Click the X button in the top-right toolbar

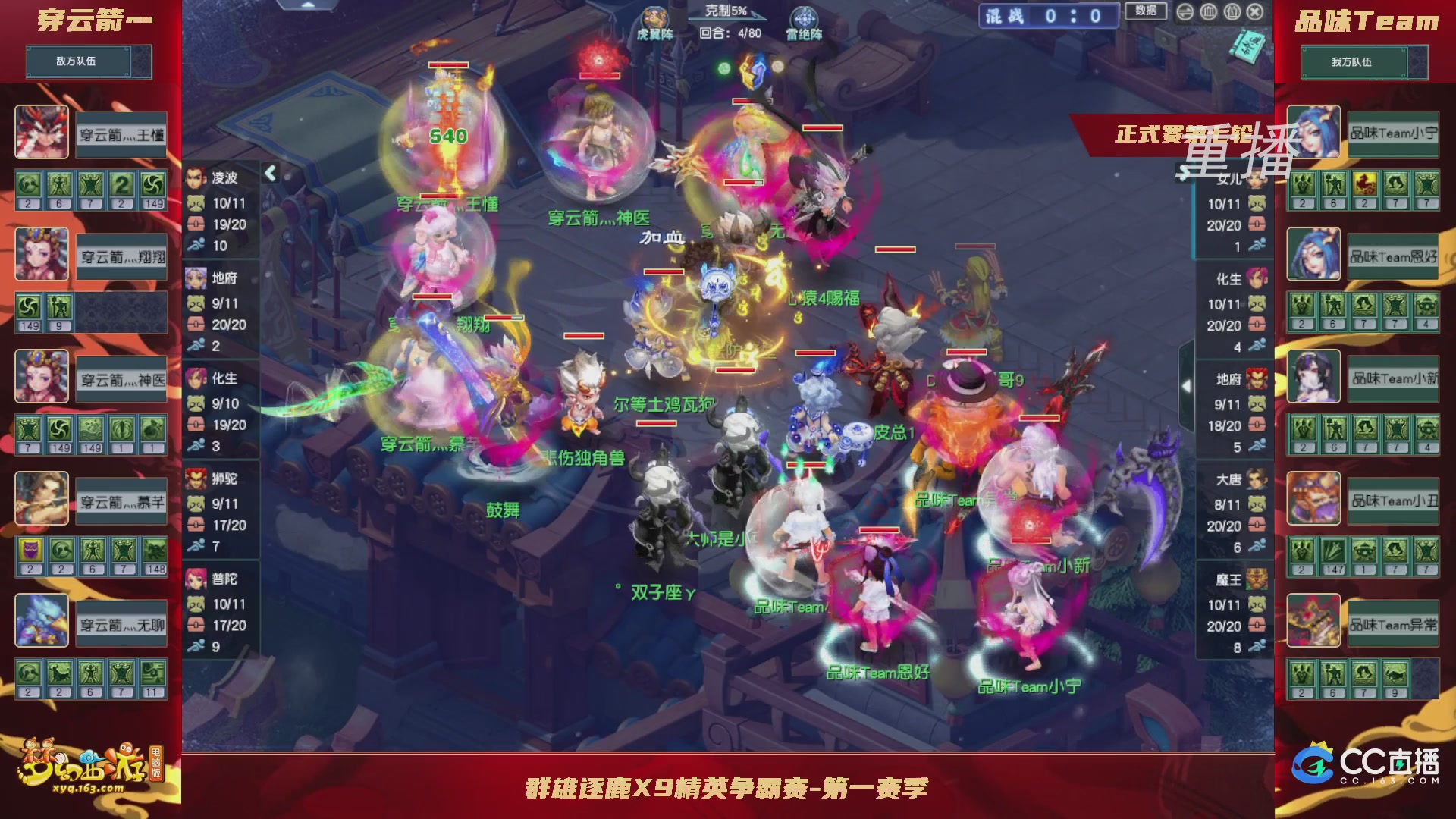pyautogui.click(x=1257, y=13)
